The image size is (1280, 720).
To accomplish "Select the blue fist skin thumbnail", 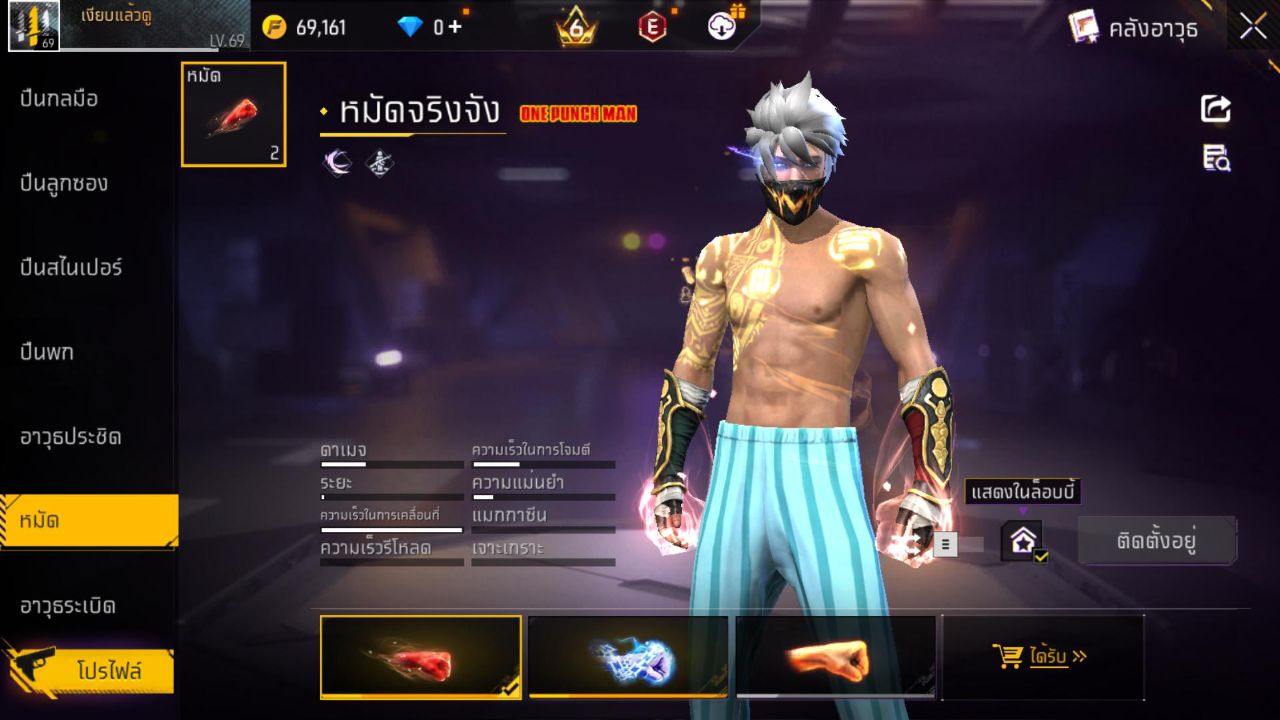I will [628, 657].
